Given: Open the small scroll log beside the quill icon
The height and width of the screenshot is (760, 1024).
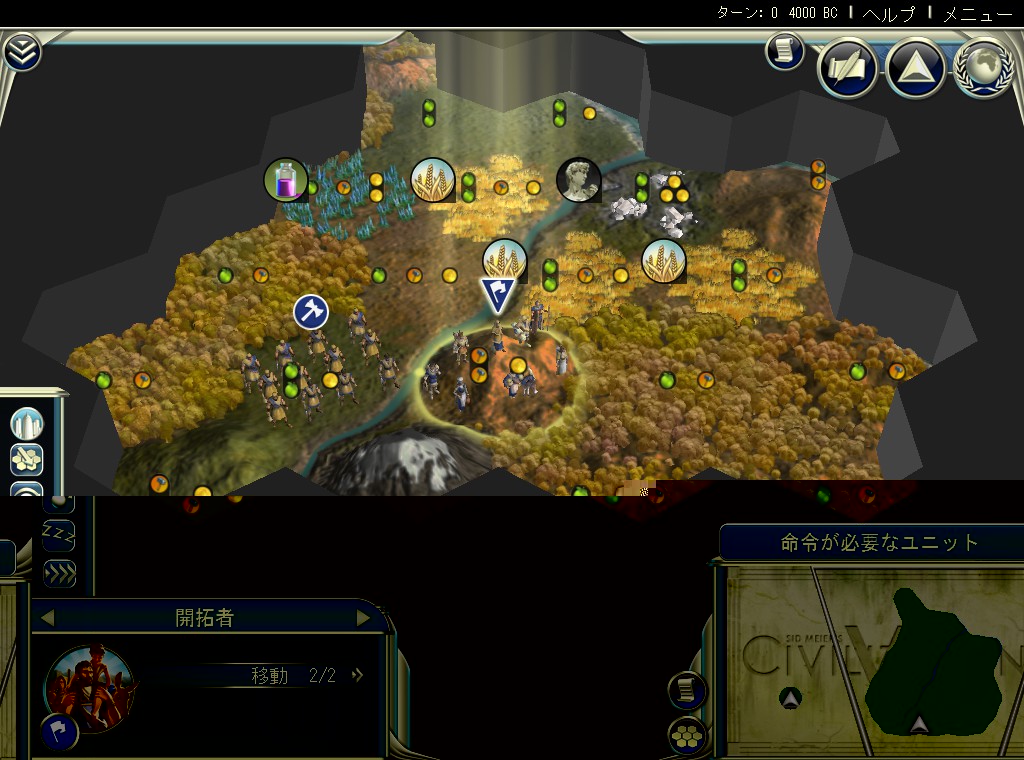Looking at the screenshot, I should [x=785, y=51].
